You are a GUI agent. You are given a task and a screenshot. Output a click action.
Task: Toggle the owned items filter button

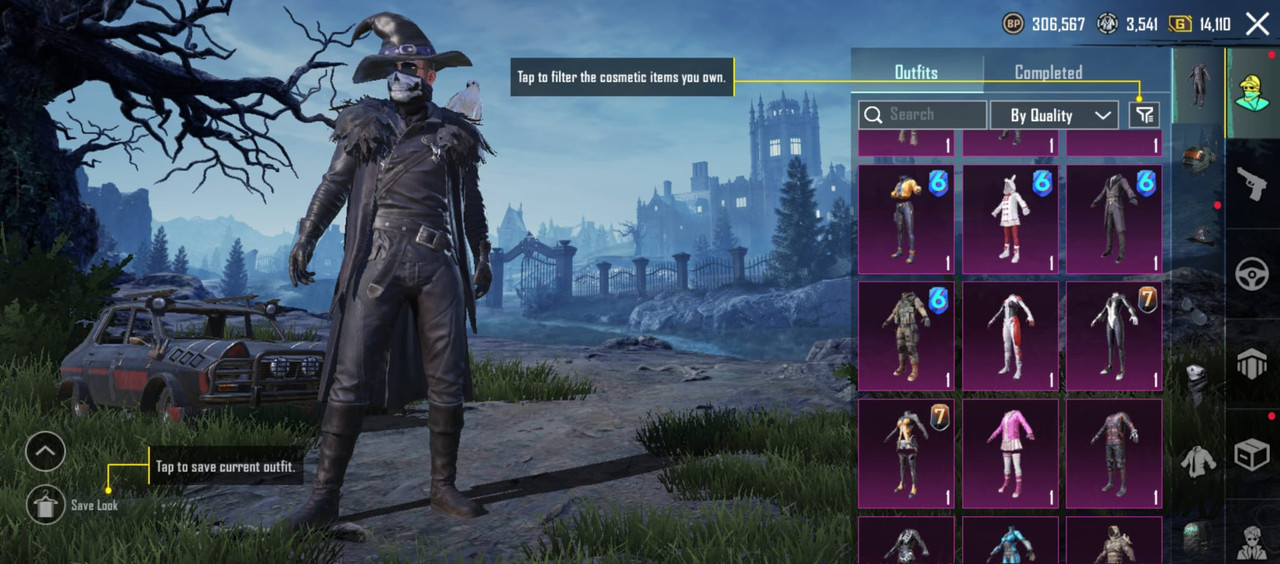tap(1145, 115)
